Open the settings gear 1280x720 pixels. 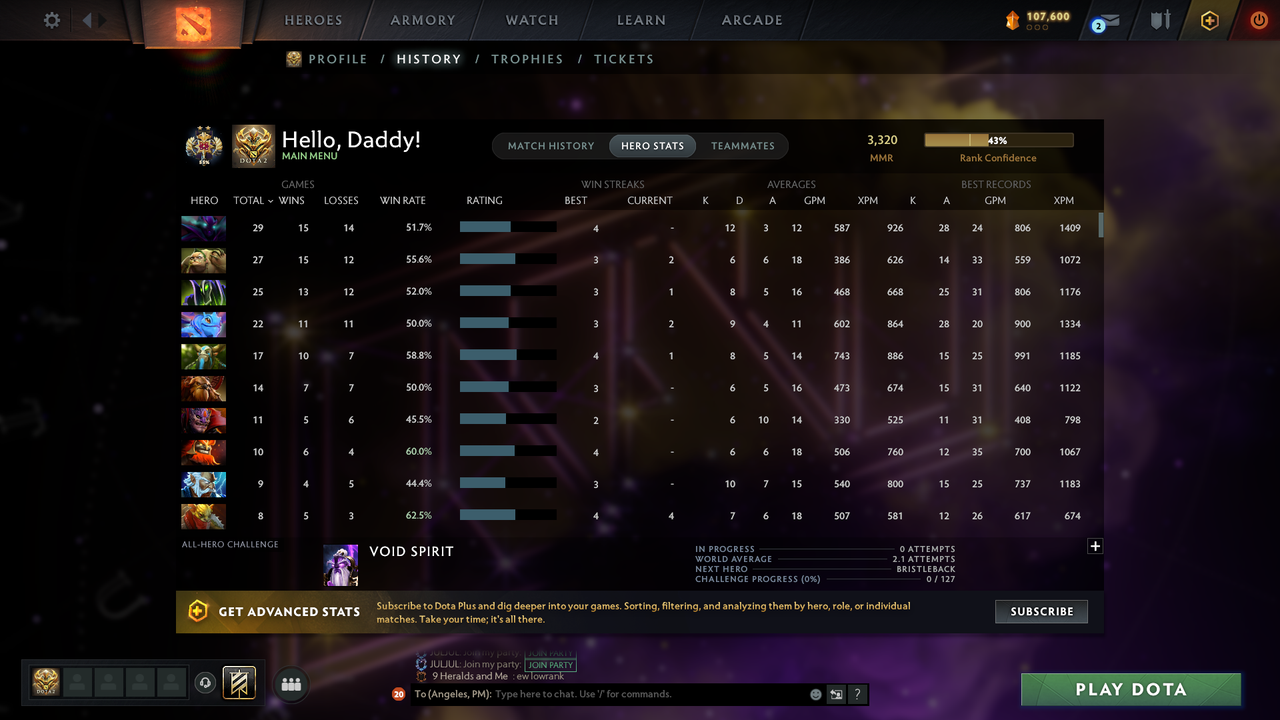click(51, 19)
